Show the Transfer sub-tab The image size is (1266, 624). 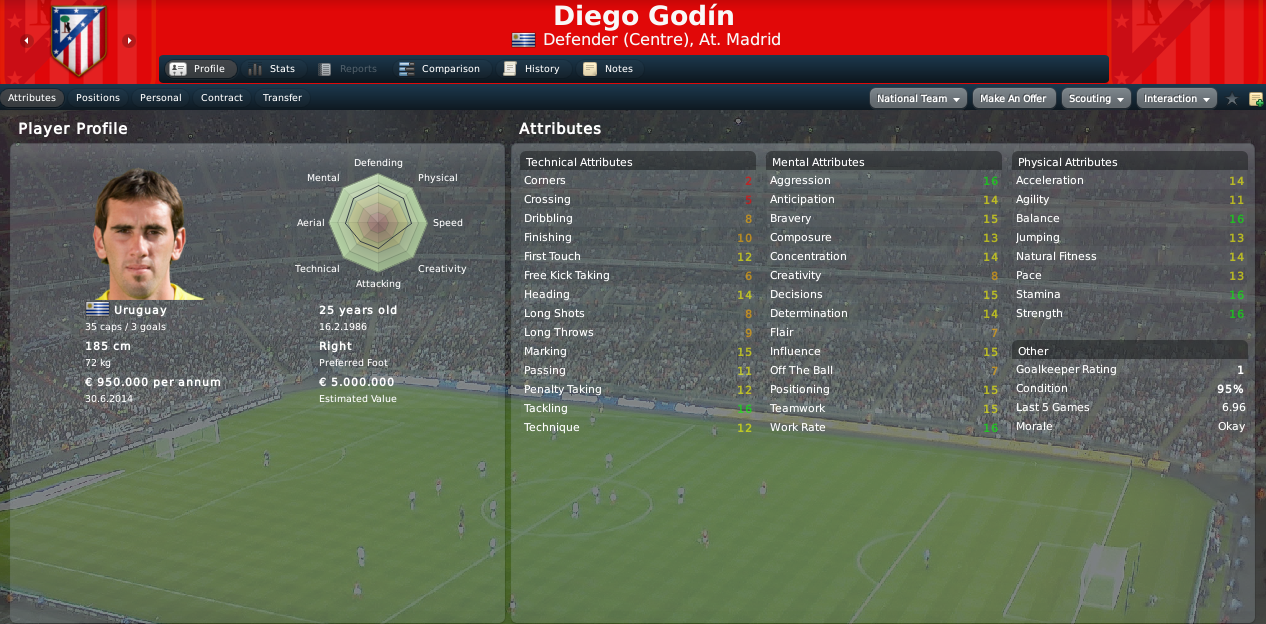[x=282, y=98]
